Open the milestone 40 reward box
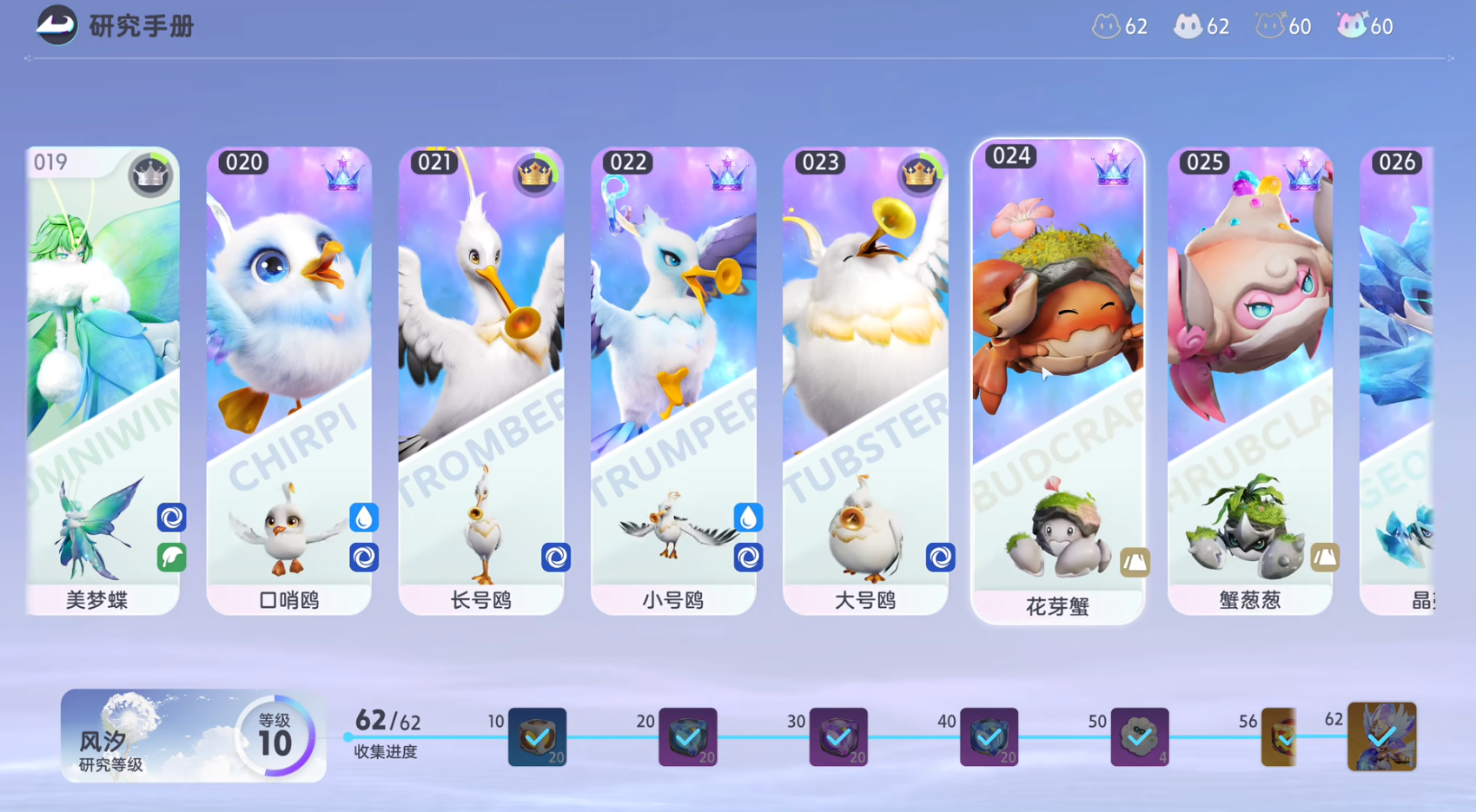 (989, 737)
